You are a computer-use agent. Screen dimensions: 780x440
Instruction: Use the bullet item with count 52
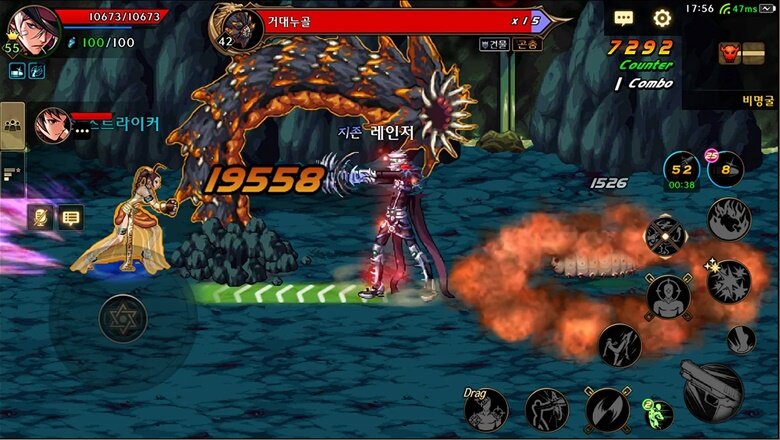pos(681,170)
